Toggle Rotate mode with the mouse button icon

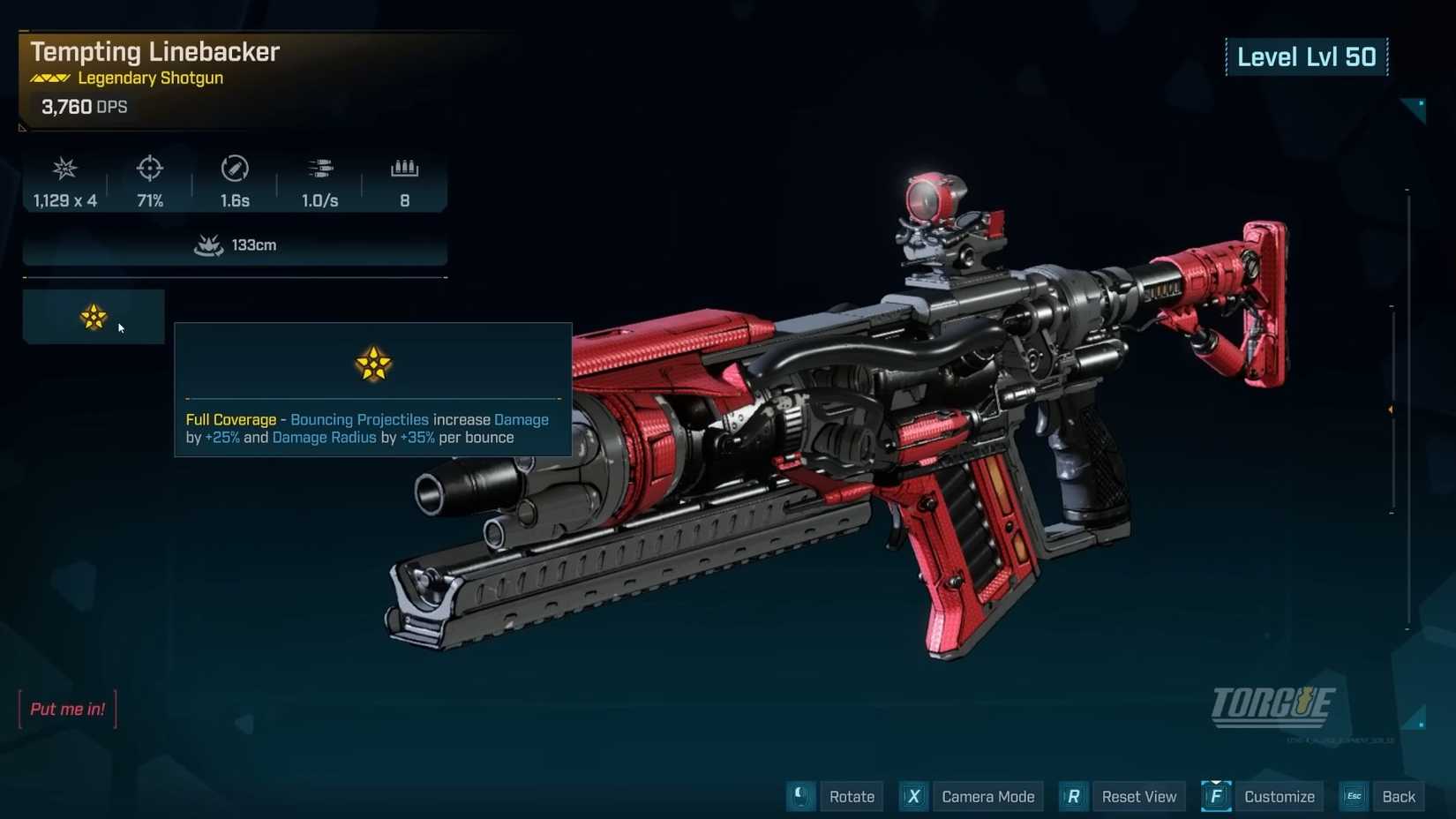coord(800,796)
